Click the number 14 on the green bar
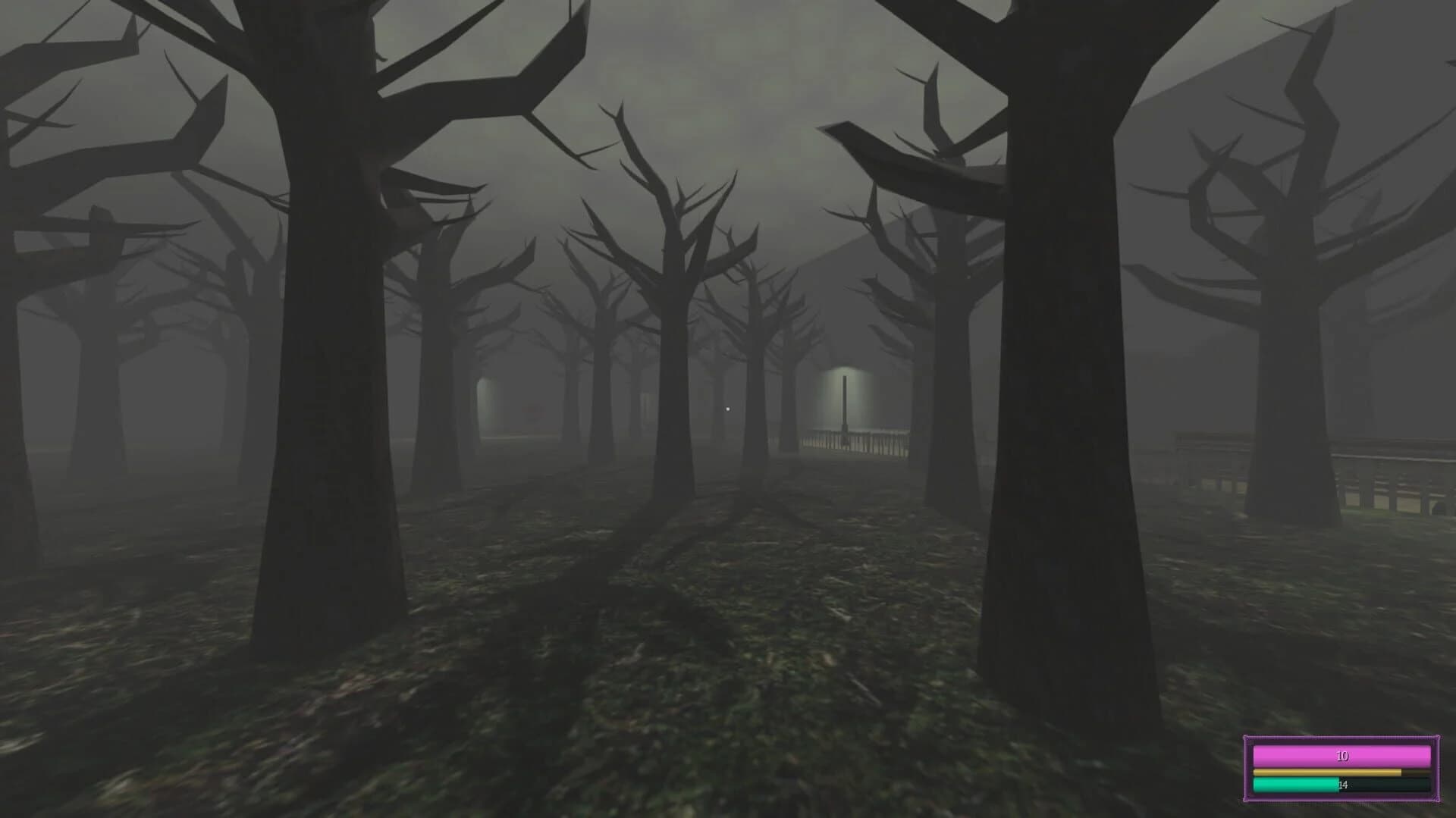The image size is (1456, 818). [1342, 785]
